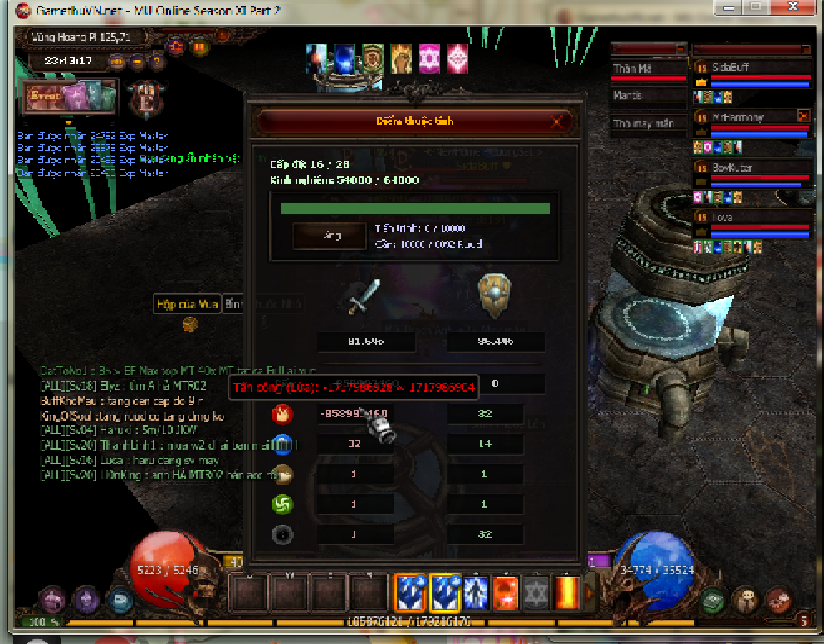
Task: Click the purple round icon at bottom left
Action: click(x=85, y=601)
